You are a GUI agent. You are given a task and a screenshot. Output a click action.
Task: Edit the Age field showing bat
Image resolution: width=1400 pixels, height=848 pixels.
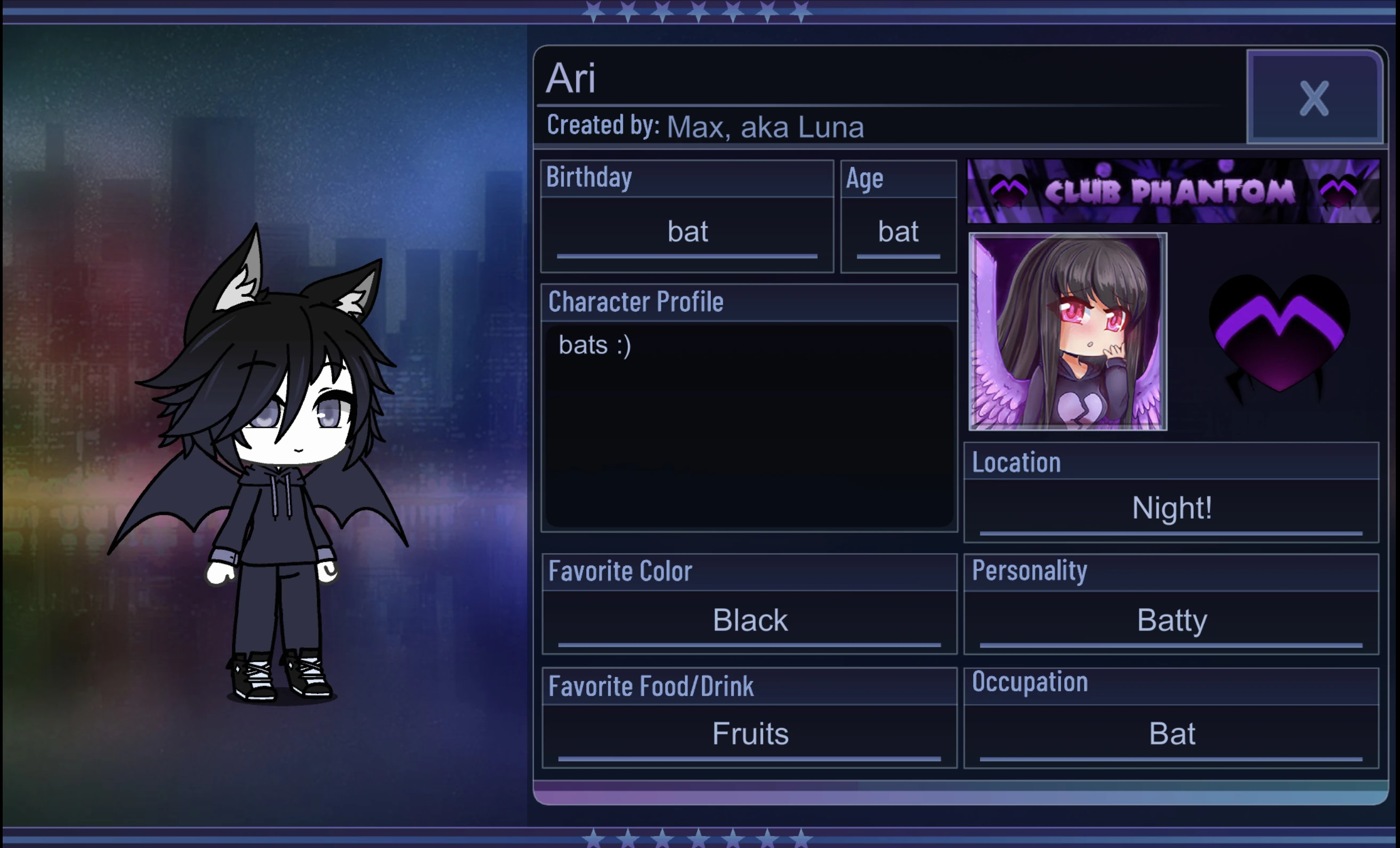coord(899,231)
